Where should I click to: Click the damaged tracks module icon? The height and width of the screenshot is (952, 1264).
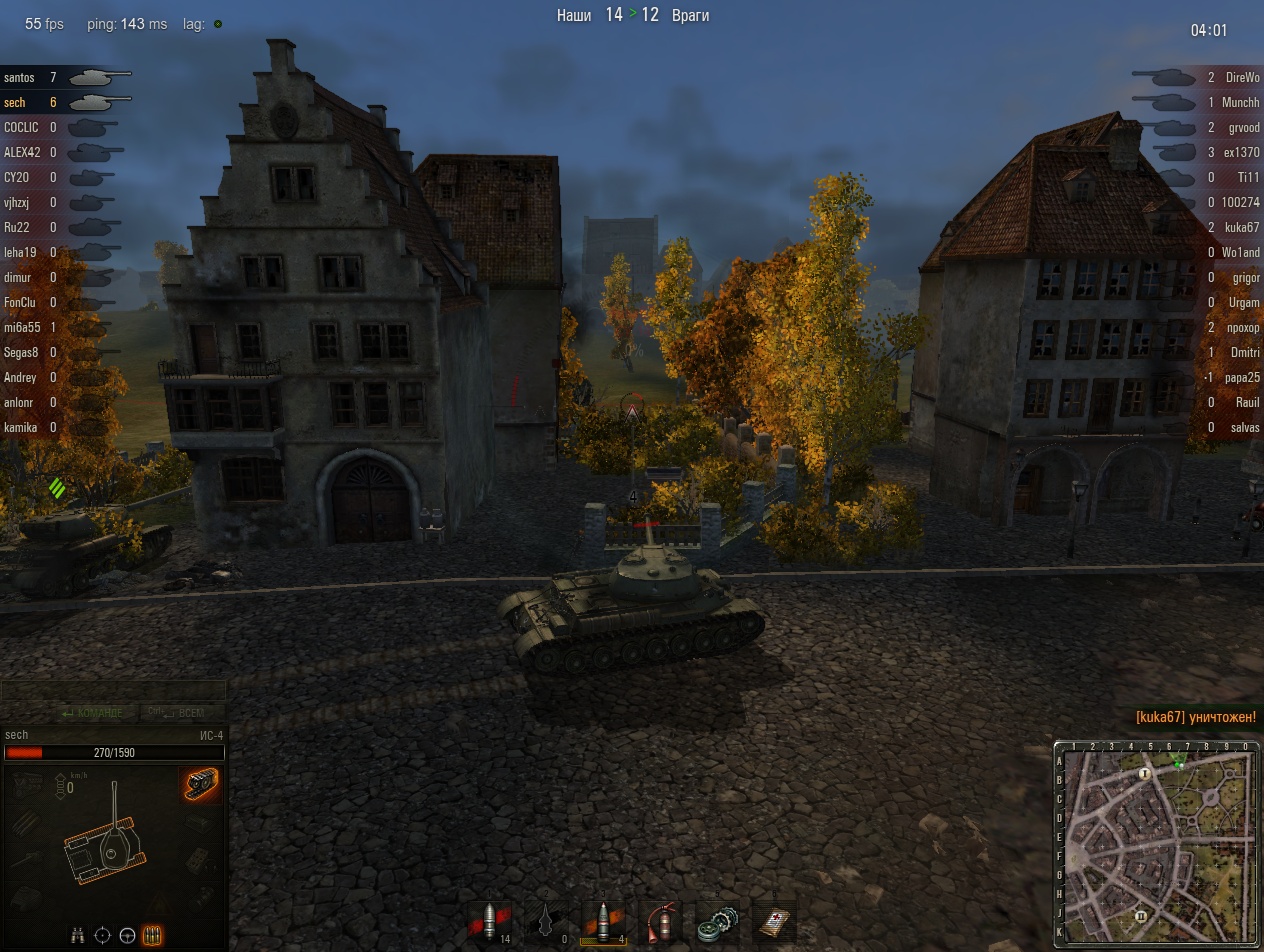[x=201, y=785]
